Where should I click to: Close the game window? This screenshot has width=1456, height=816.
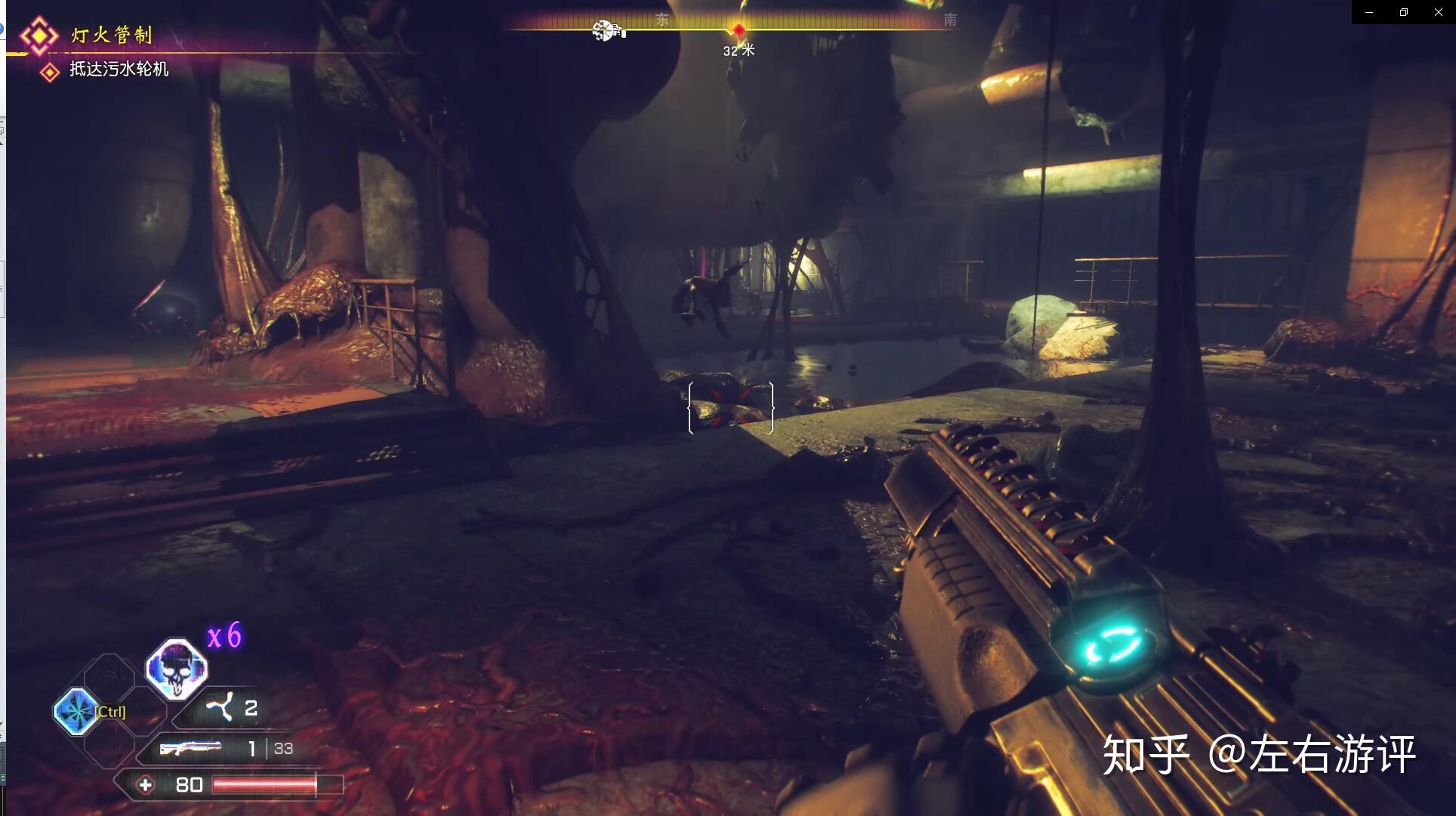tap(1438, 12)
